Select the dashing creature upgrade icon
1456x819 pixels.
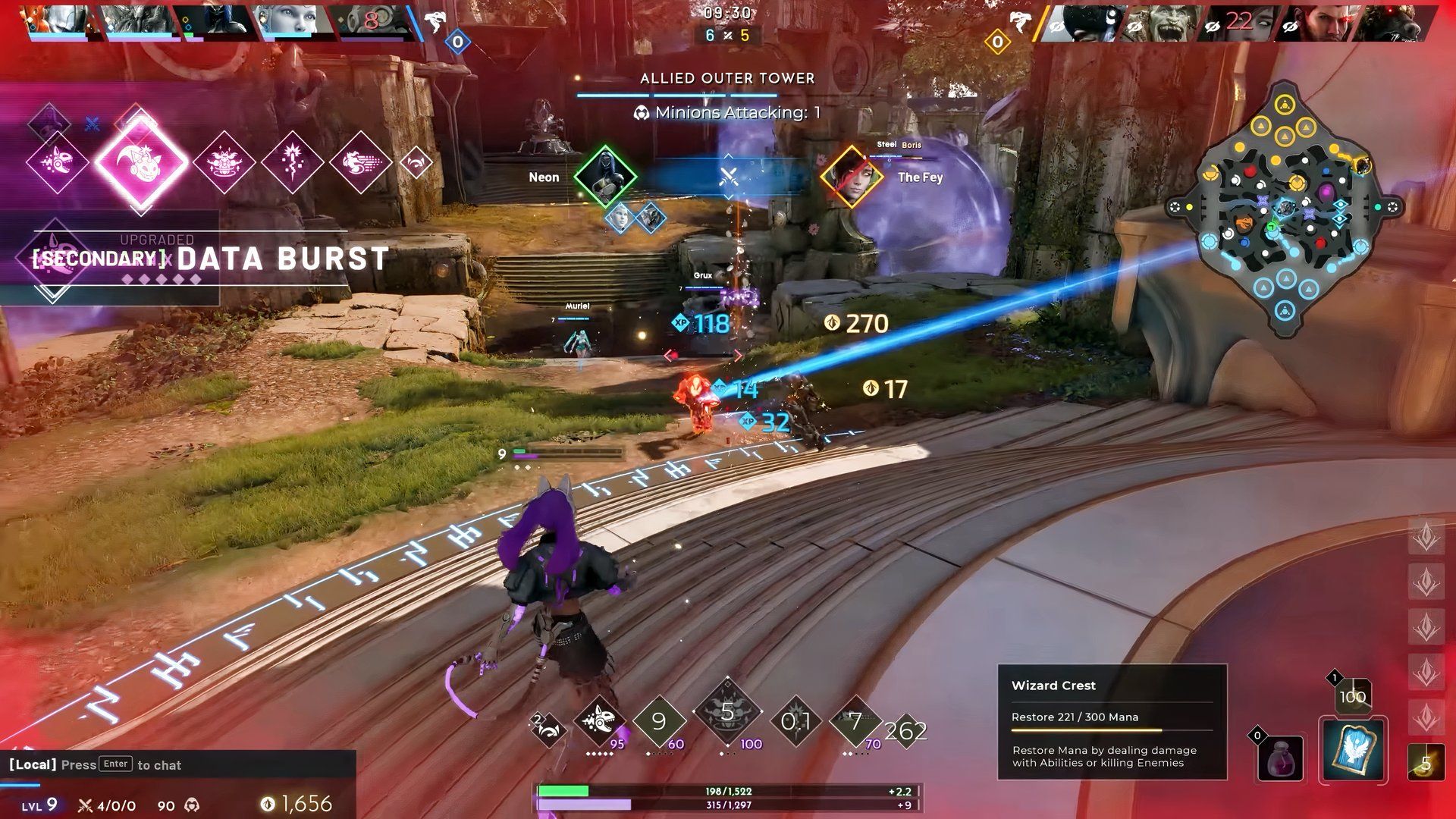(360, 162)
